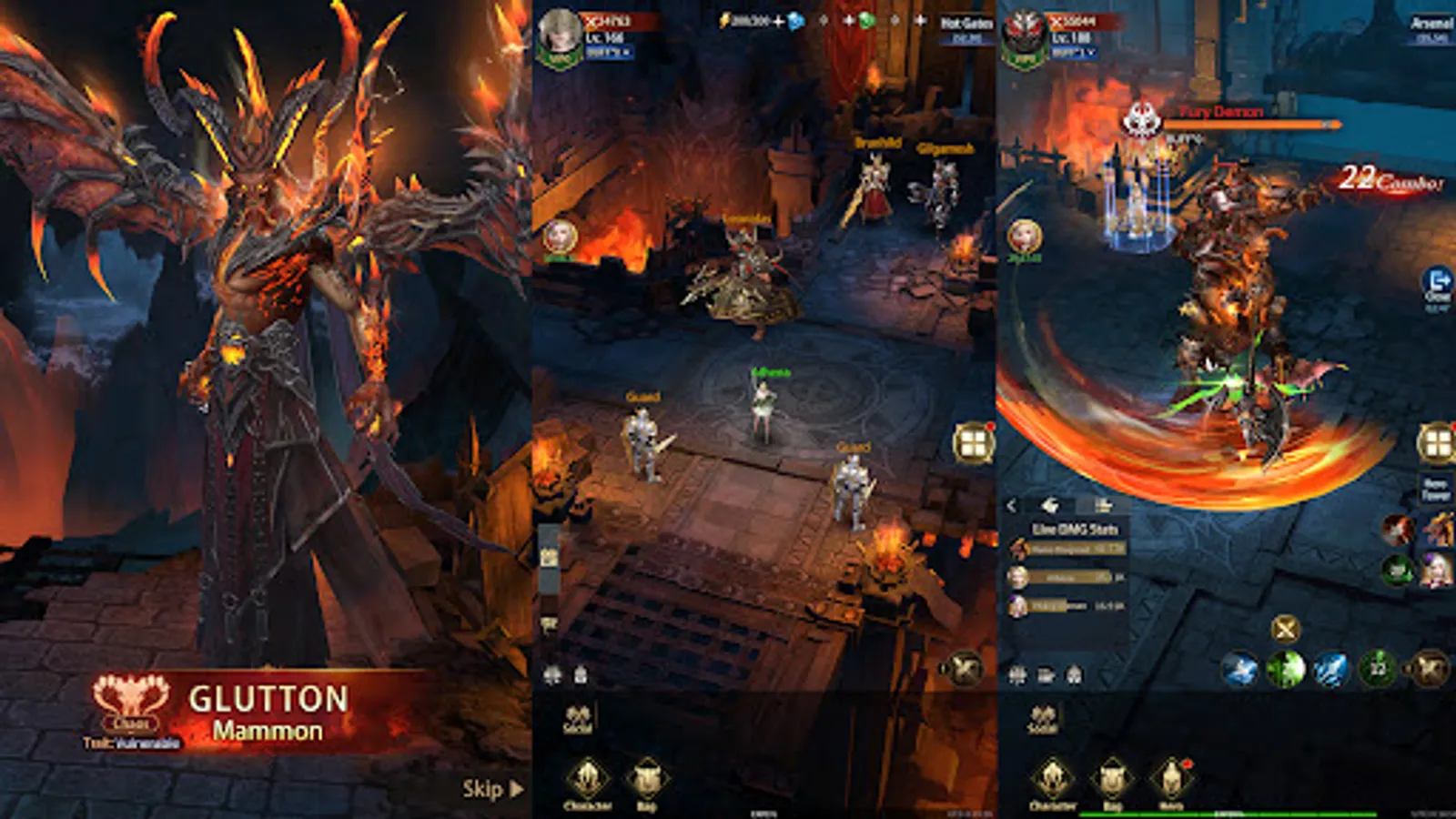
Task: Cast the green healing skill
Action: (x=1287, y=670)
